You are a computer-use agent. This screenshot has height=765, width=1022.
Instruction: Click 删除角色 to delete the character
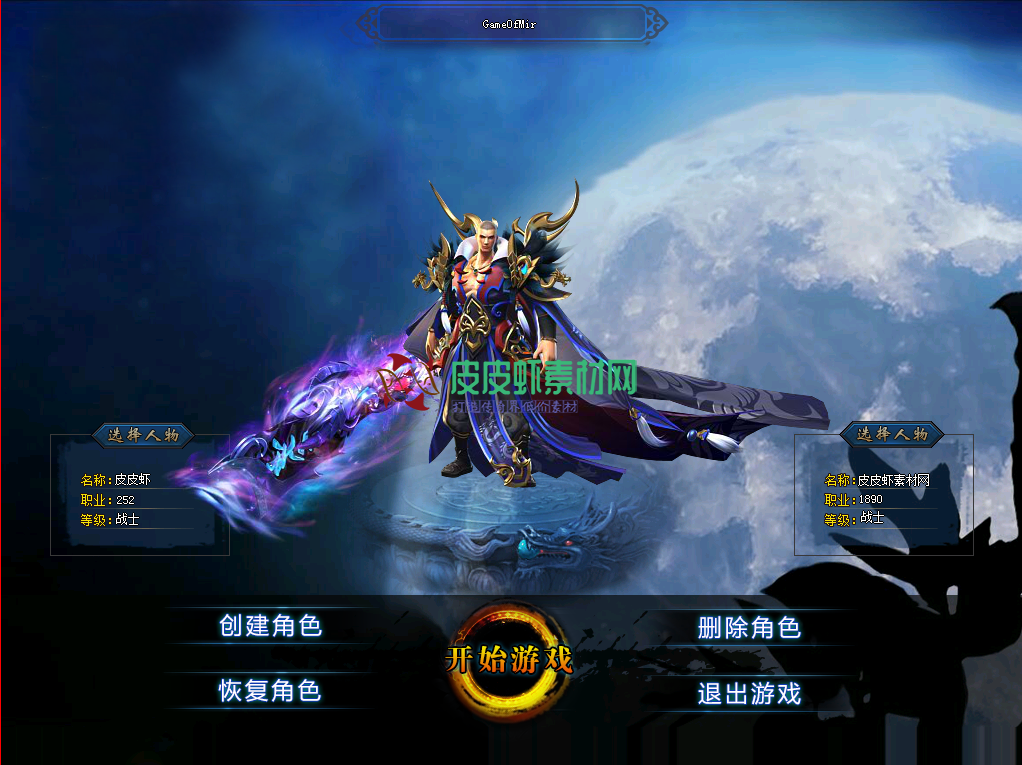point(749,628)
